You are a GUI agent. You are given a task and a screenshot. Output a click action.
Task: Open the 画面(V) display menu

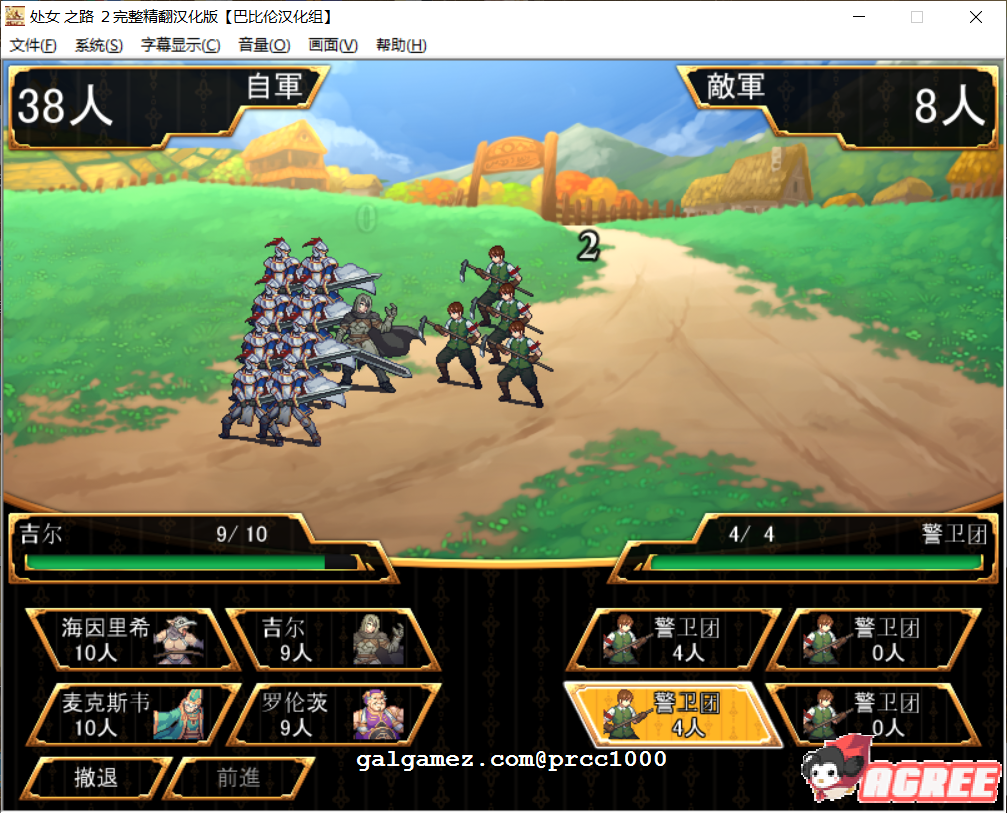pos(333,45)
